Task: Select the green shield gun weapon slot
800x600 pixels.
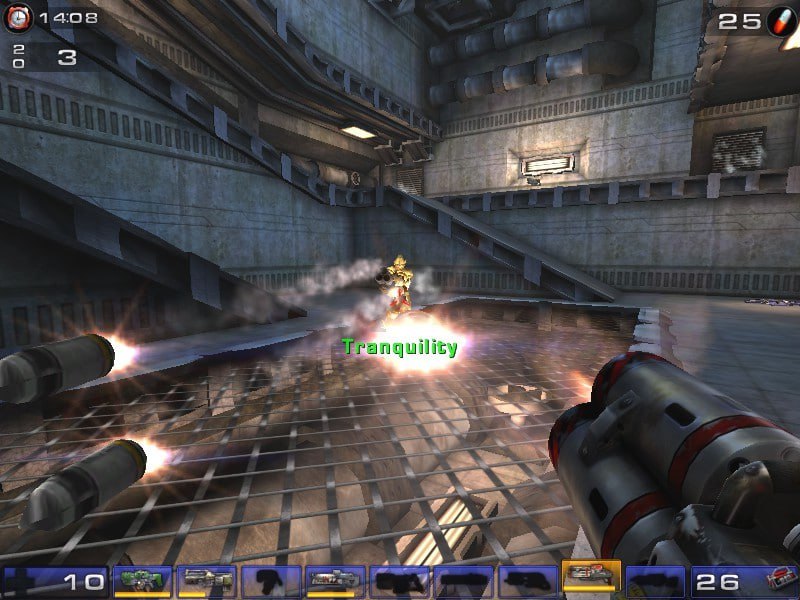Action: tap(143, 581)
